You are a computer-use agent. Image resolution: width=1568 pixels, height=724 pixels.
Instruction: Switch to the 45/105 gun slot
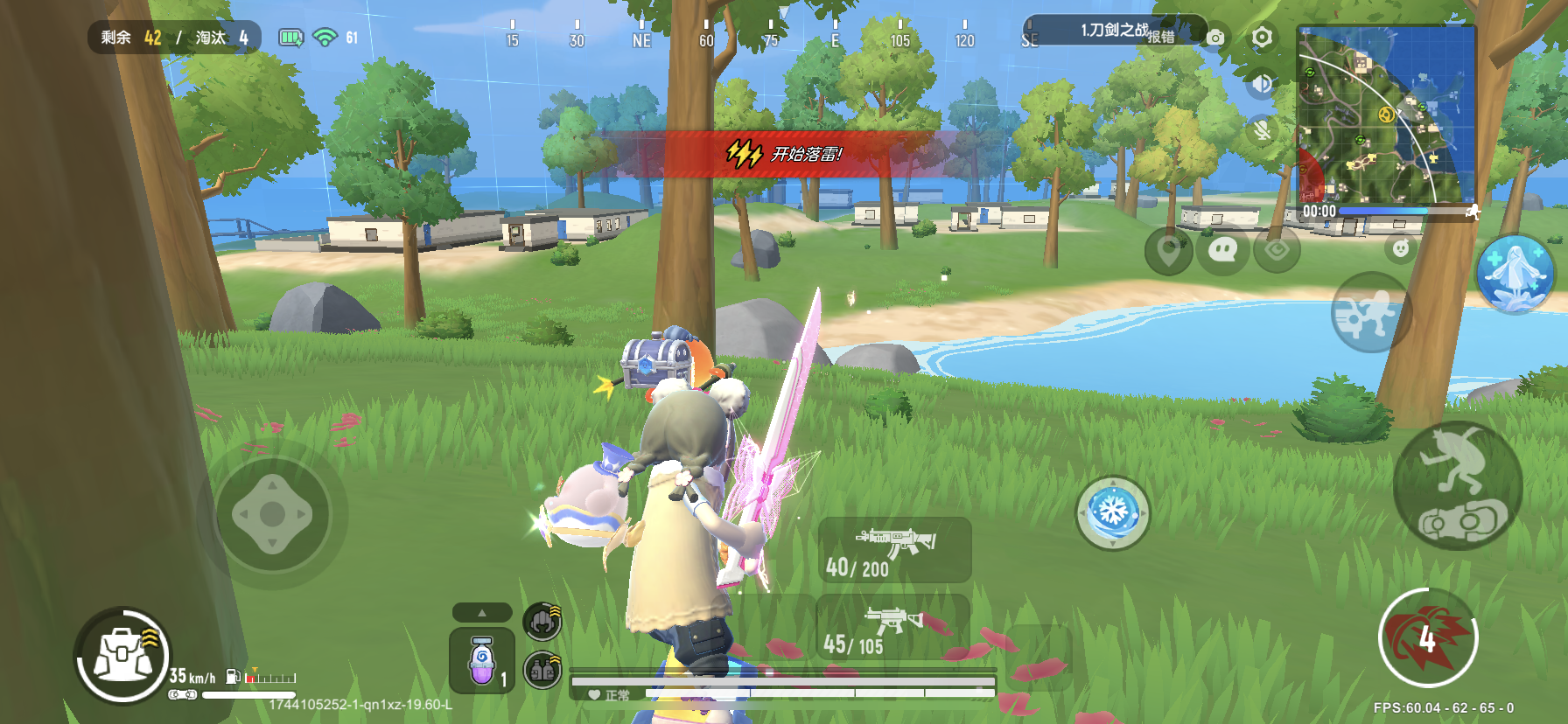(x=892, y=628)
